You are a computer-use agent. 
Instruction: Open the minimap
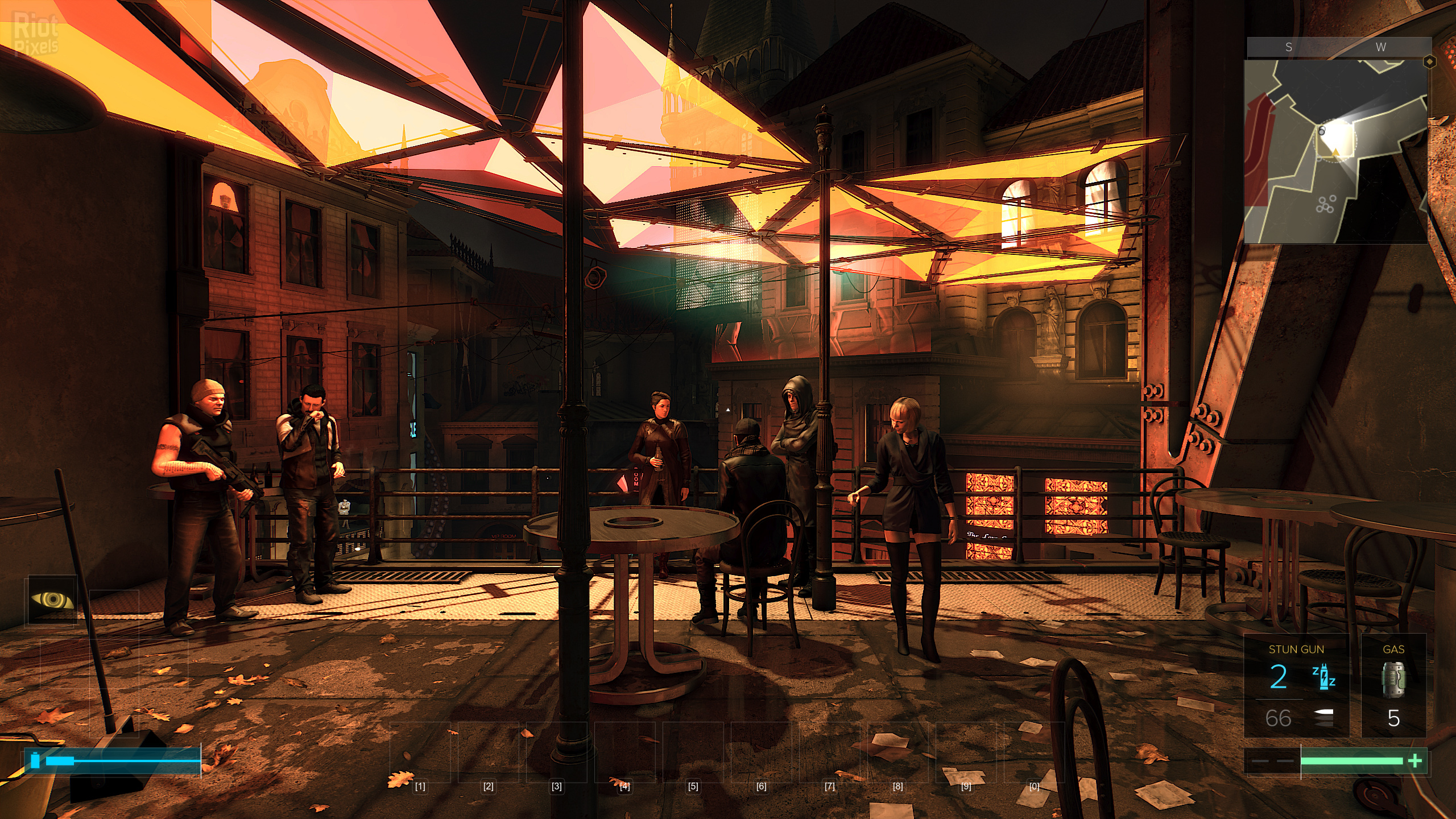click(x=1335, y=151)
